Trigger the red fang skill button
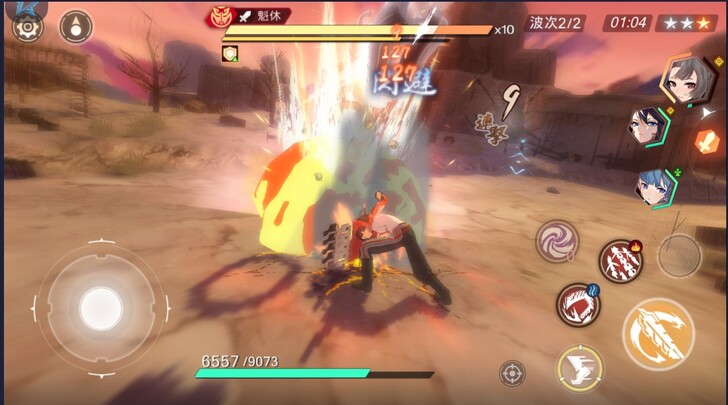This screenshot has width=728, height=405. click(576, 304)
